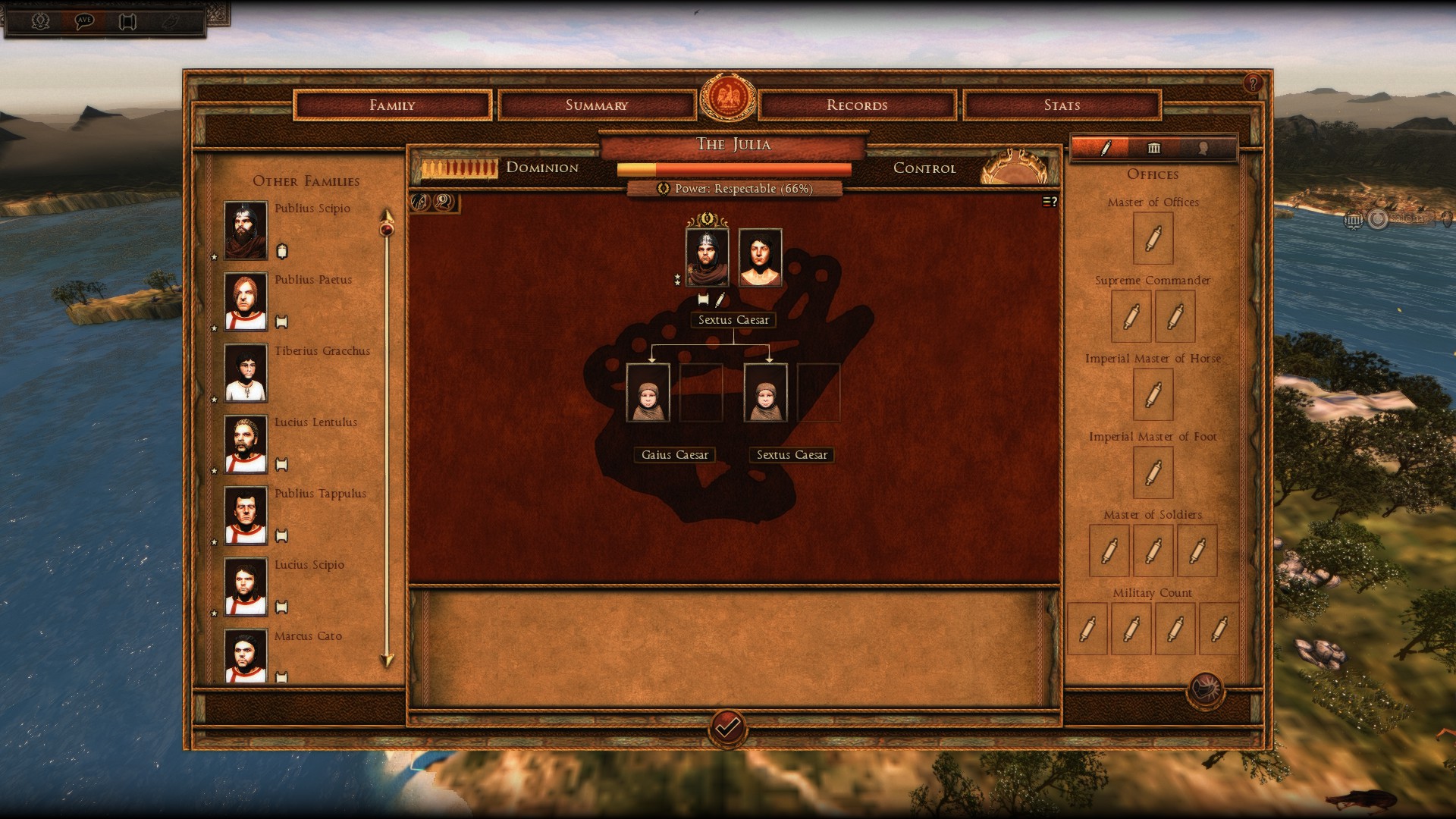The width and height of the screenshot is (1456, 819).
Task: Open the Summary tab
Action: coord(597,105)
